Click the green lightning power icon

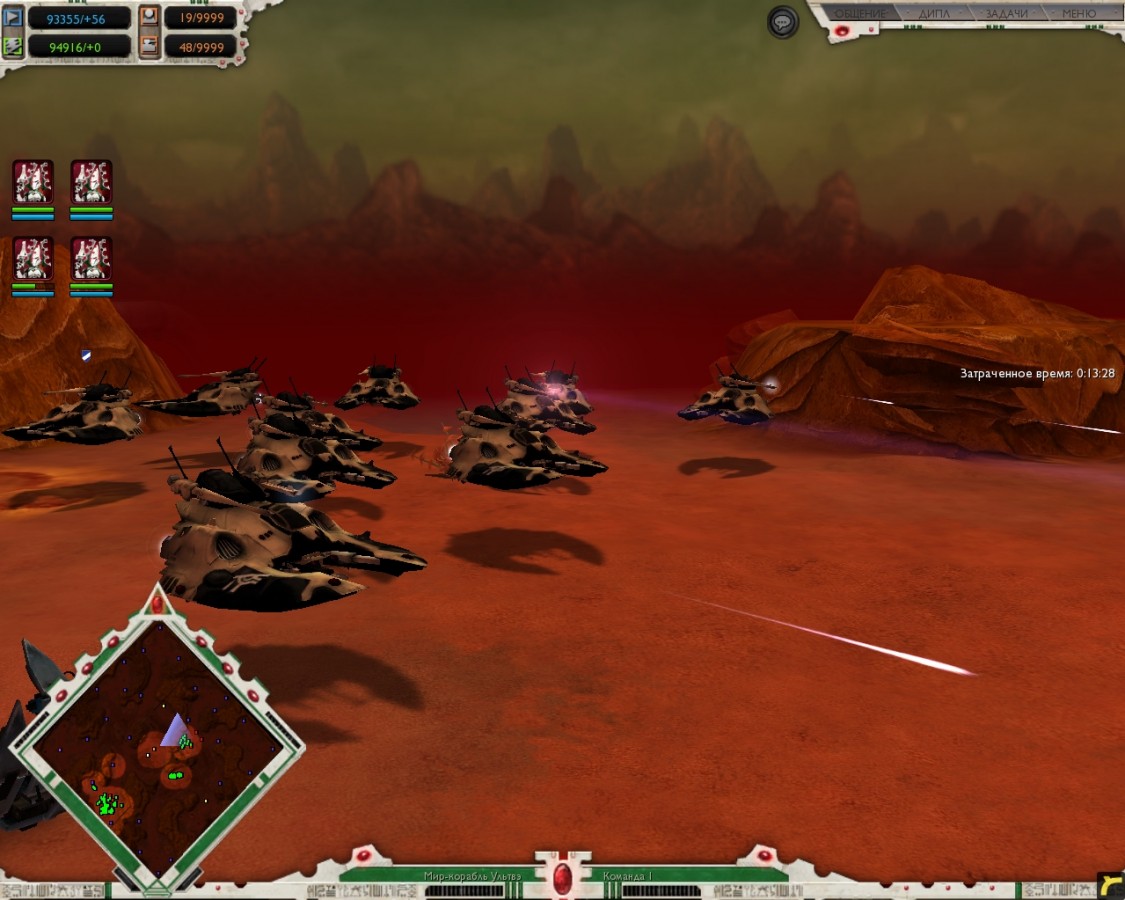[14, 45]
